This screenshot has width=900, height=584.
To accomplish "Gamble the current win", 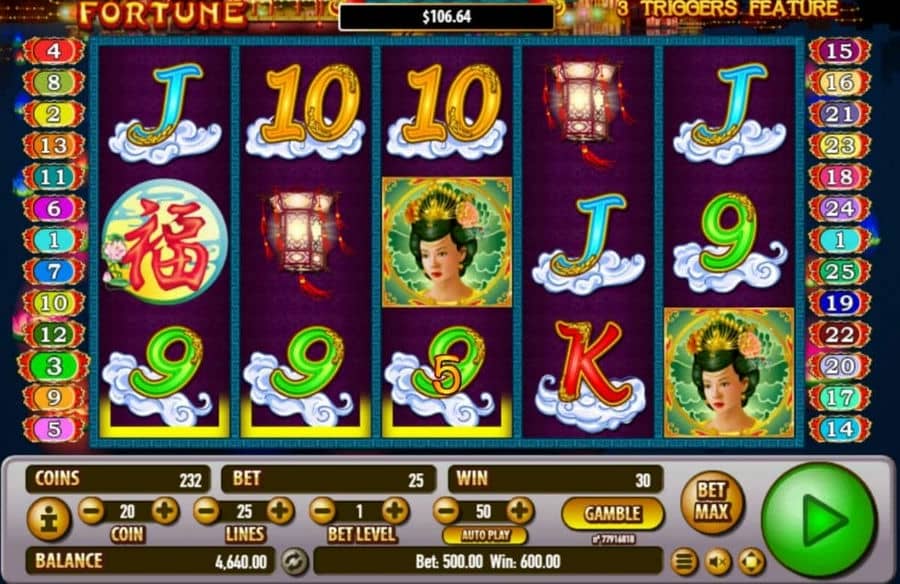I will [612, 513].
